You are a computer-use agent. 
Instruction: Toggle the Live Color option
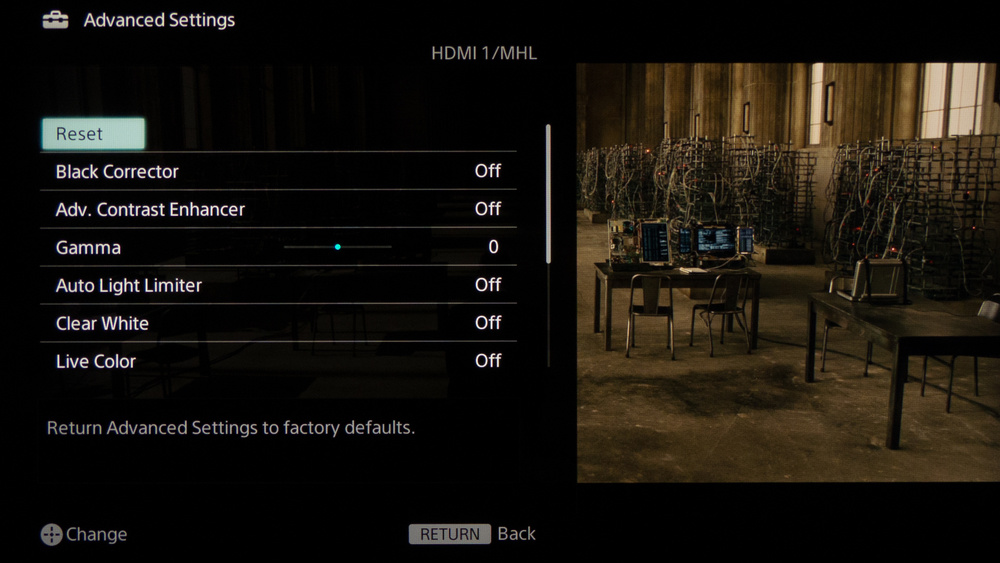(278, 361)
